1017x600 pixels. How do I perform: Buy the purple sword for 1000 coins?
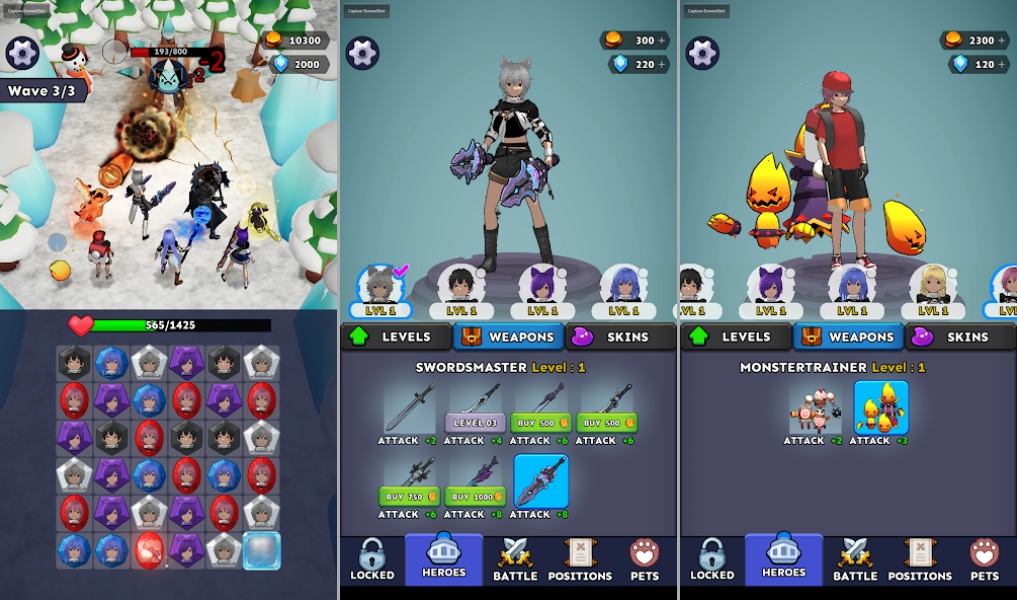pos(474,496)
